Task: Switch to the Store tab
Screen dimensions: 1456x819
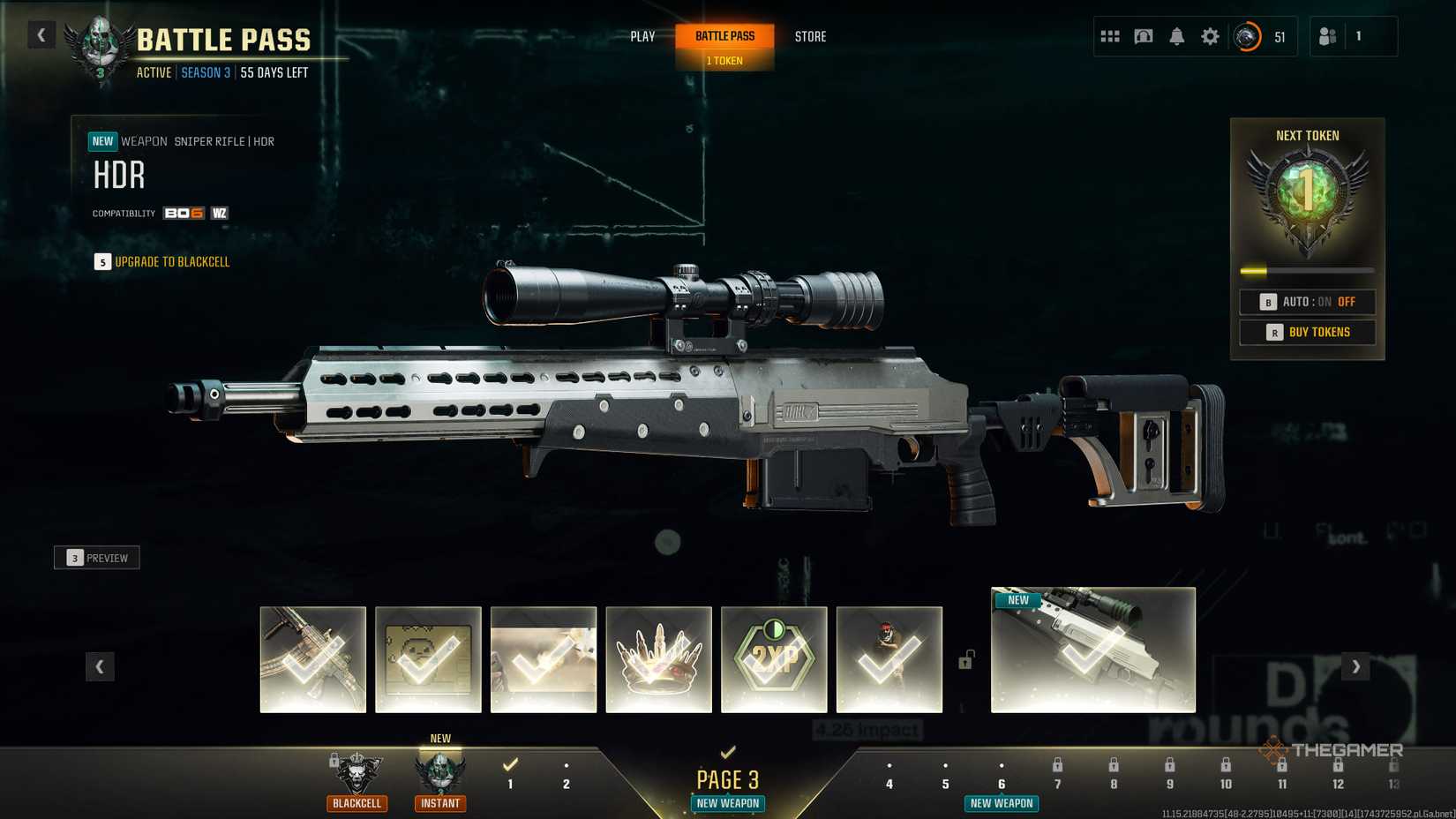Action: click(x=809, y=36)
